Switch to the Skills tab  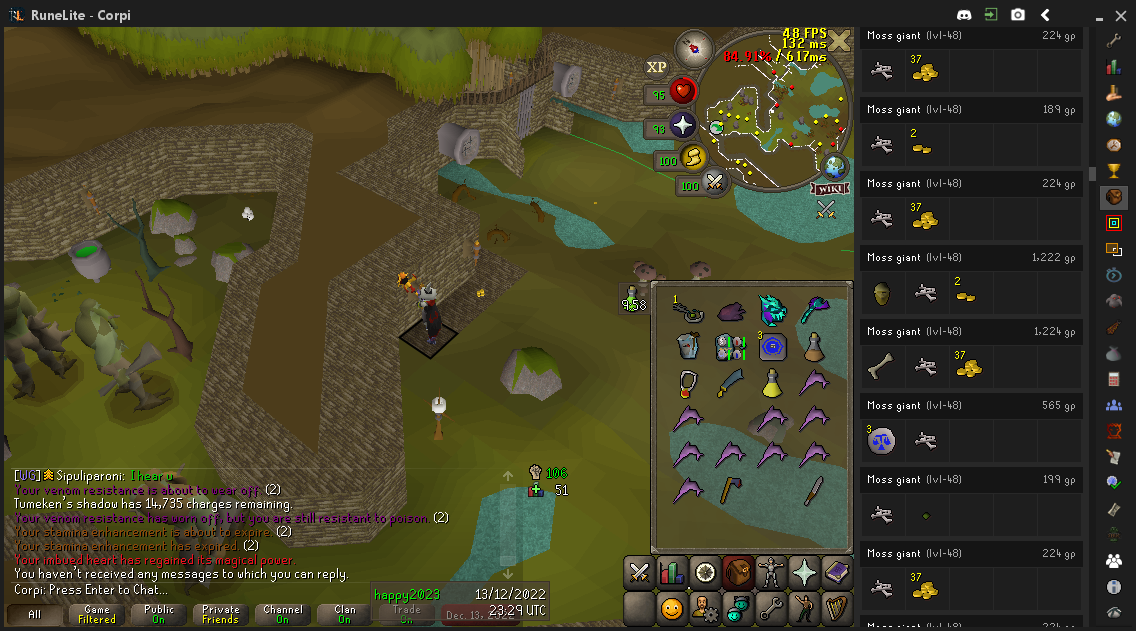[672, 573]
